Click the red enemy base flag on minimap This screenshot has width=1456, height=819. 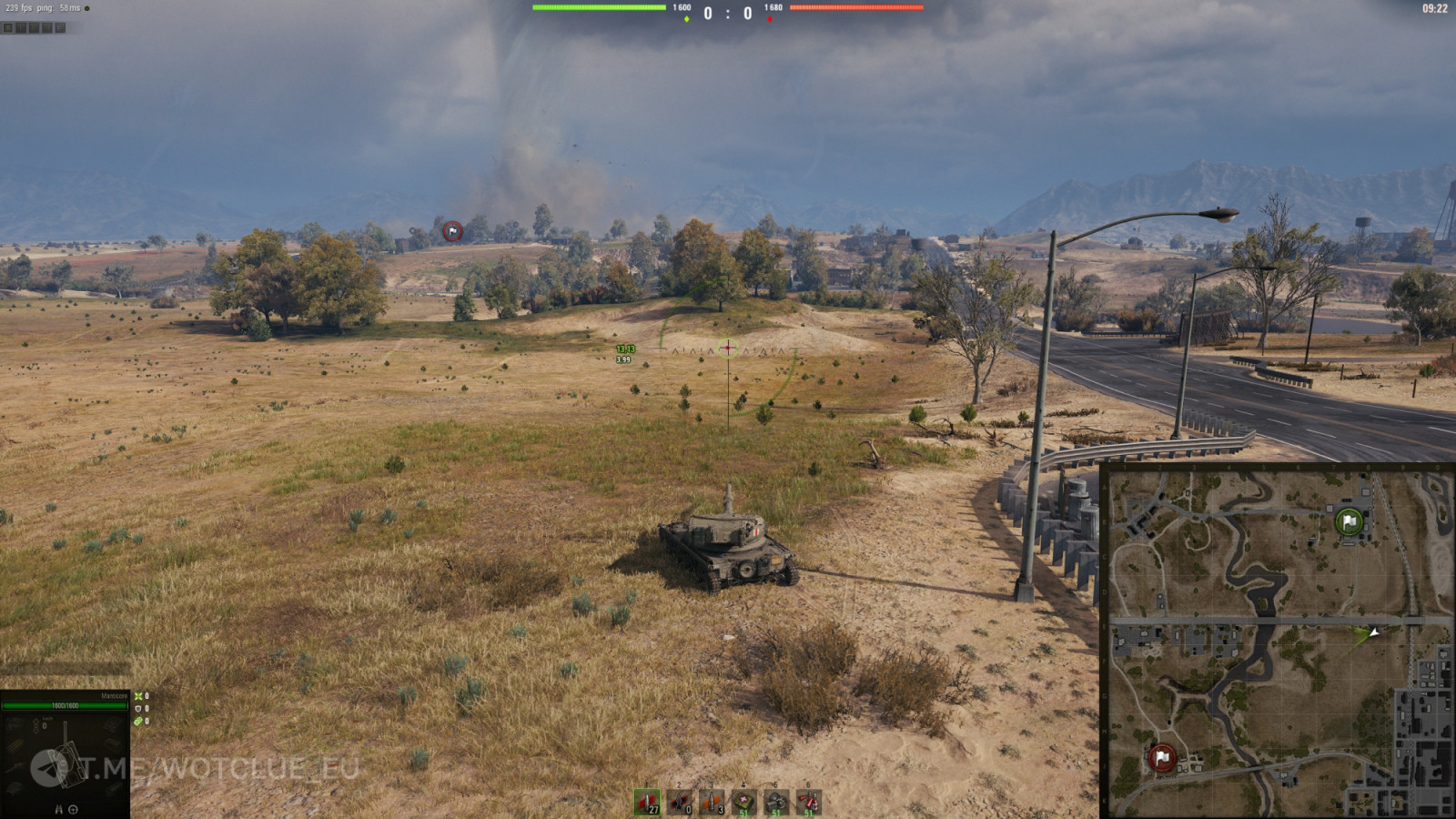[x=1161, y=757]
